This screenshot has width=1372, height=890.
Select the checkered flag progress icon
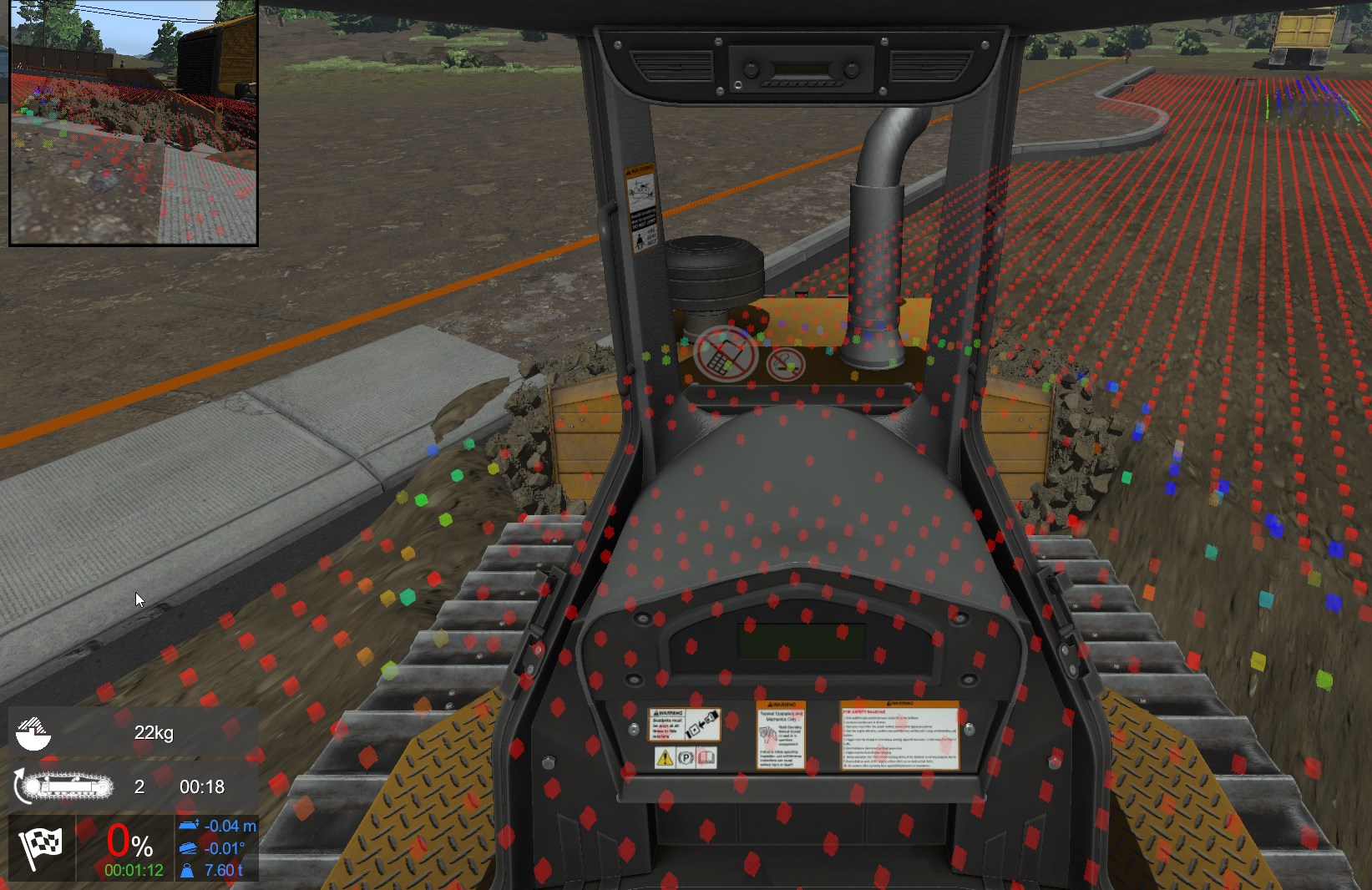click(41, 848)
